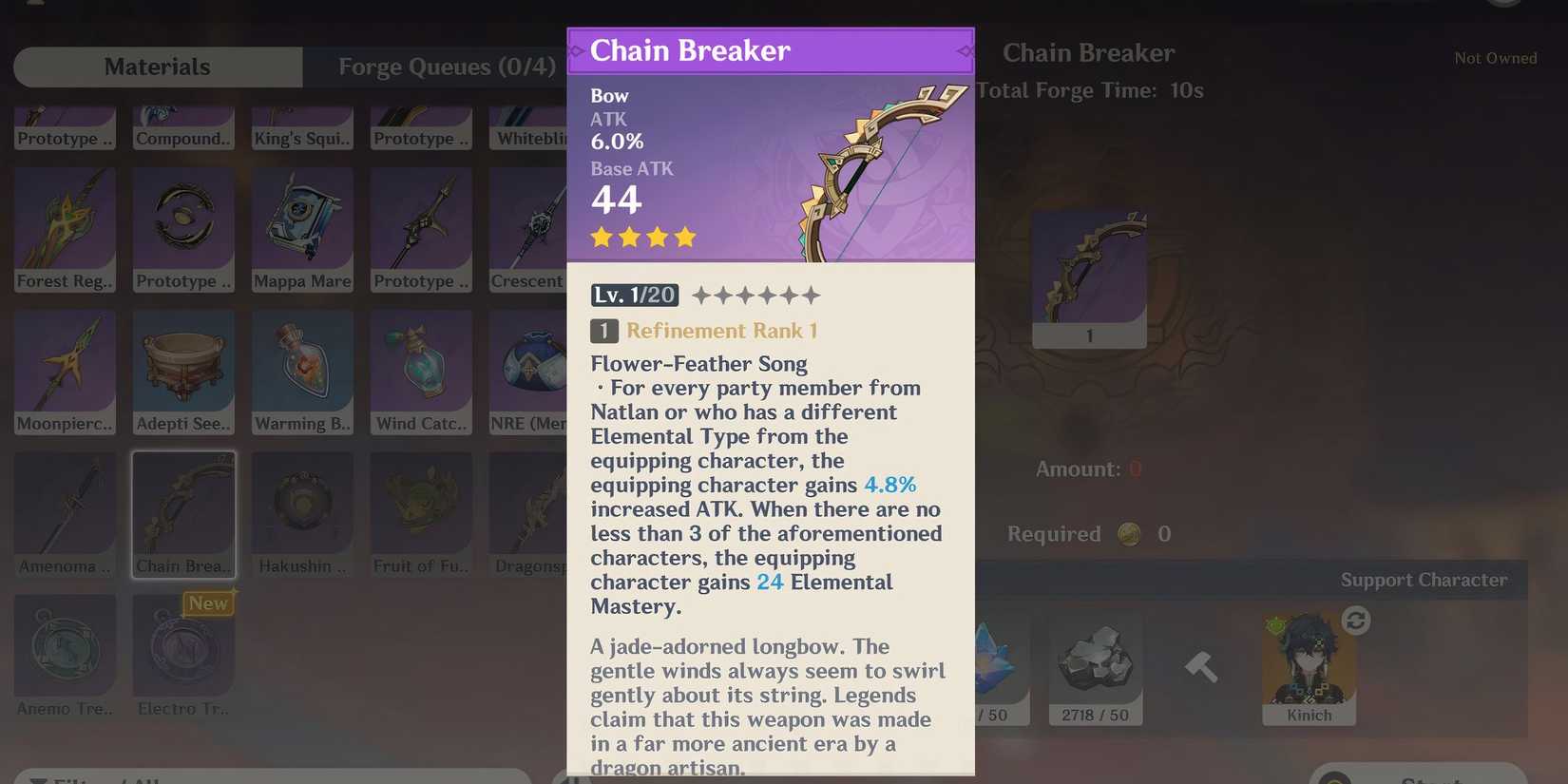The image size is (1568, 784).
Task: Select the Forest Regalia claymore blueprint
Action: point(64,228)
